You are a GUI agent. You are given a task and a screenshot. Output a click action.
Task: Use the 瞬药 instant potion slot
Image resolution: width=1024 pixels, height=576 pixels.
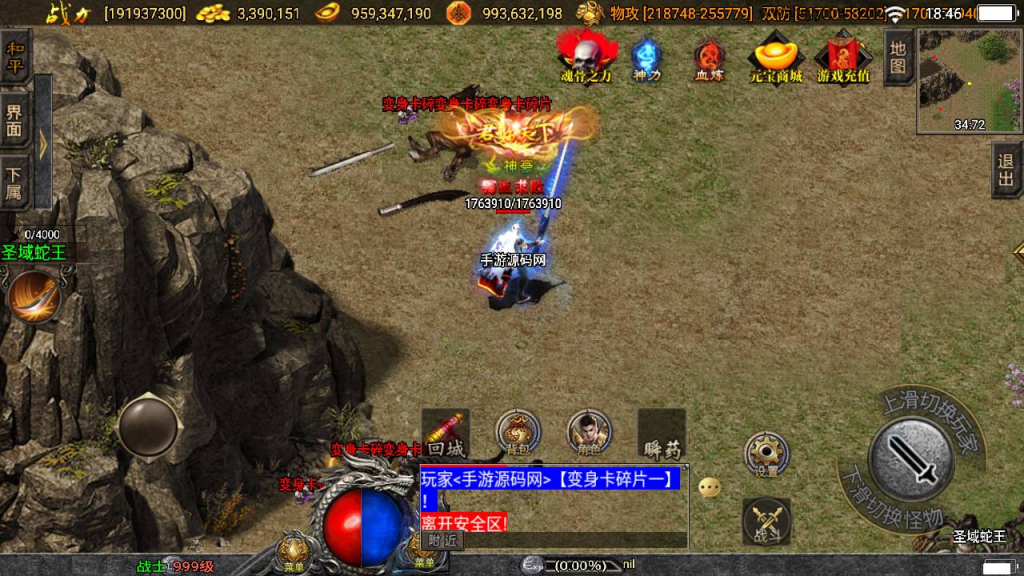661,433
